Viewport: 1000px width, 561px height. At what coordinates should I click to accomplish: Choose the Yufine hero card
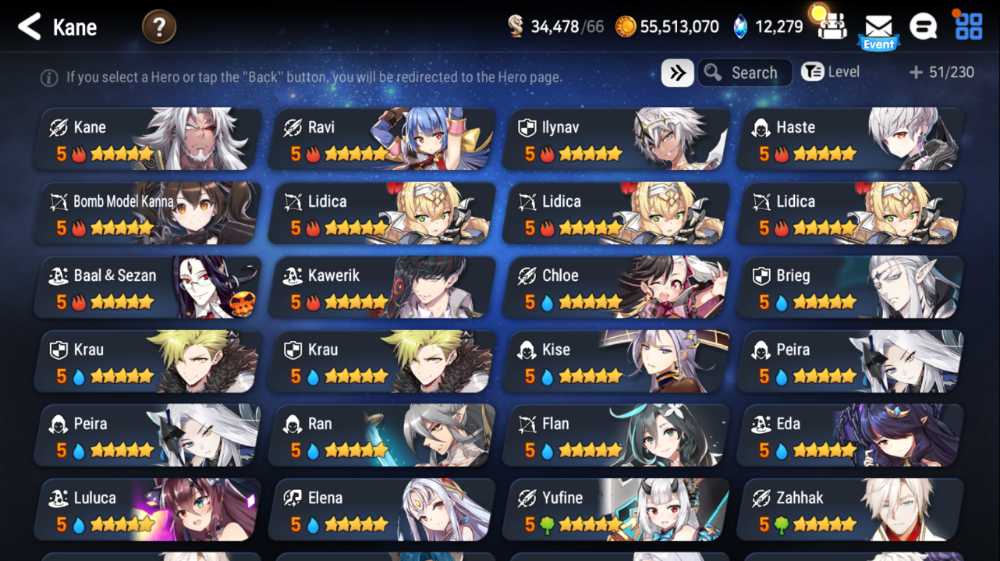tap(617, 510)
